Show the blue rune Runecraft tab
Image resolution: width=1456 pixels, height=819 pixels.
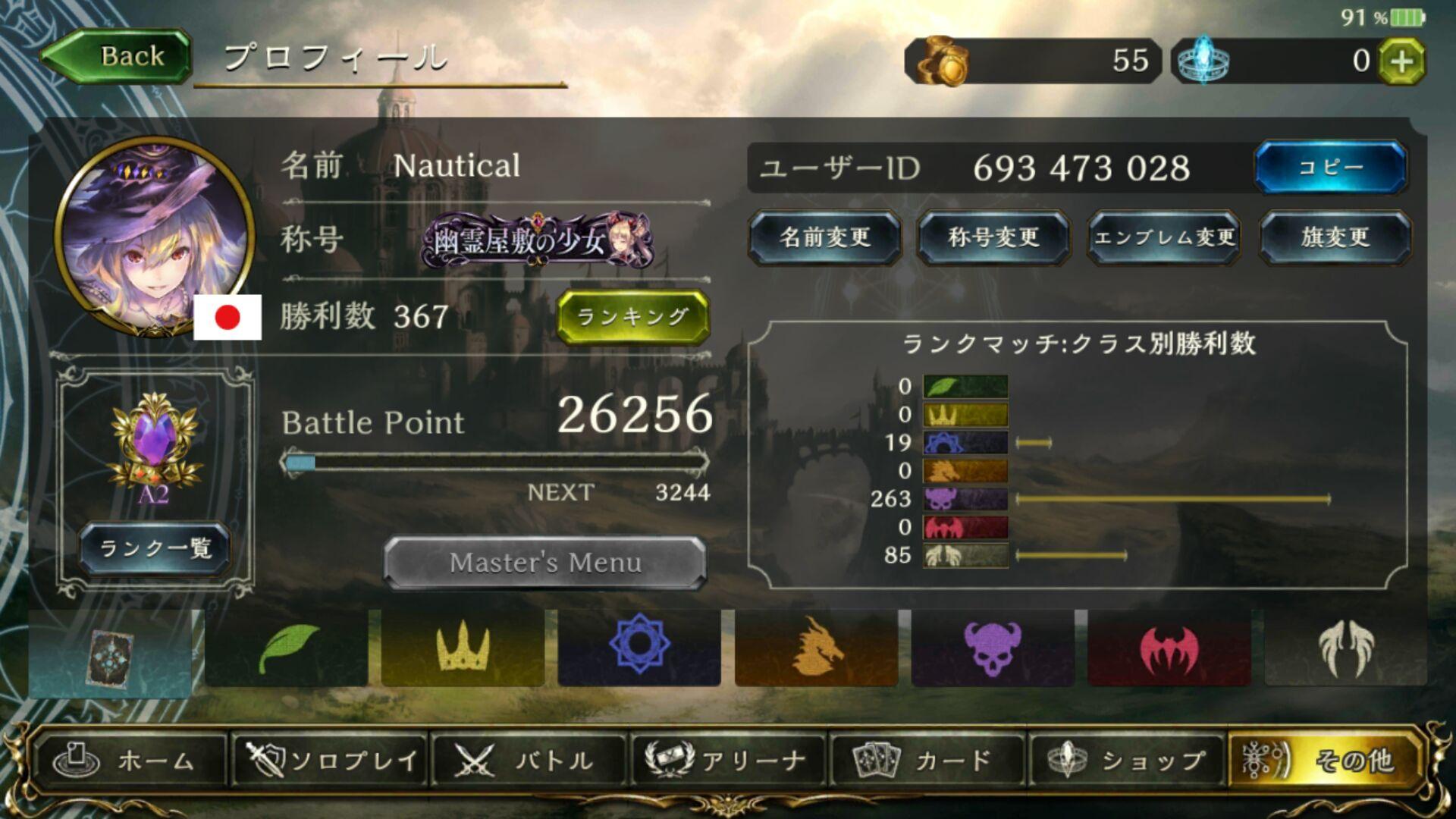point(639,648)
